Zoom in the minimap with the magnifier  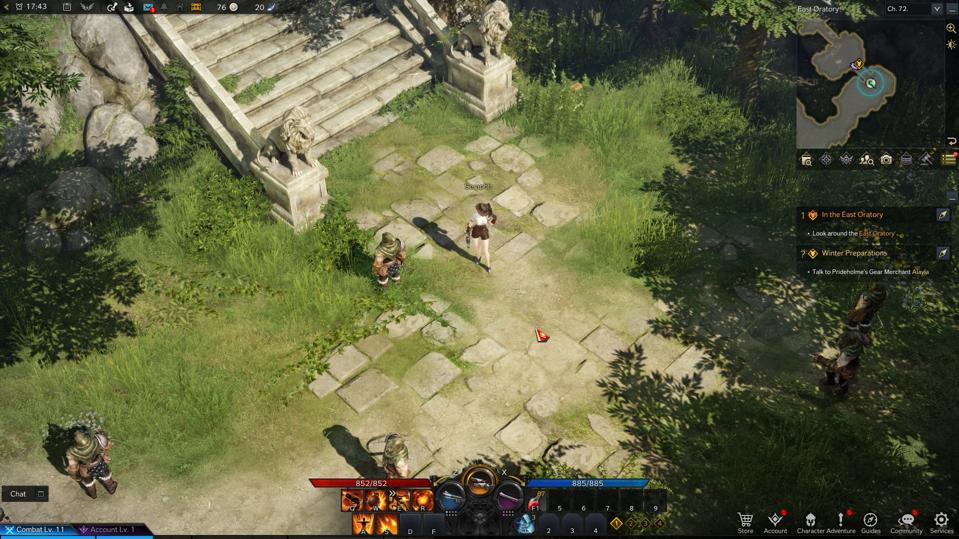coord(951,28)
